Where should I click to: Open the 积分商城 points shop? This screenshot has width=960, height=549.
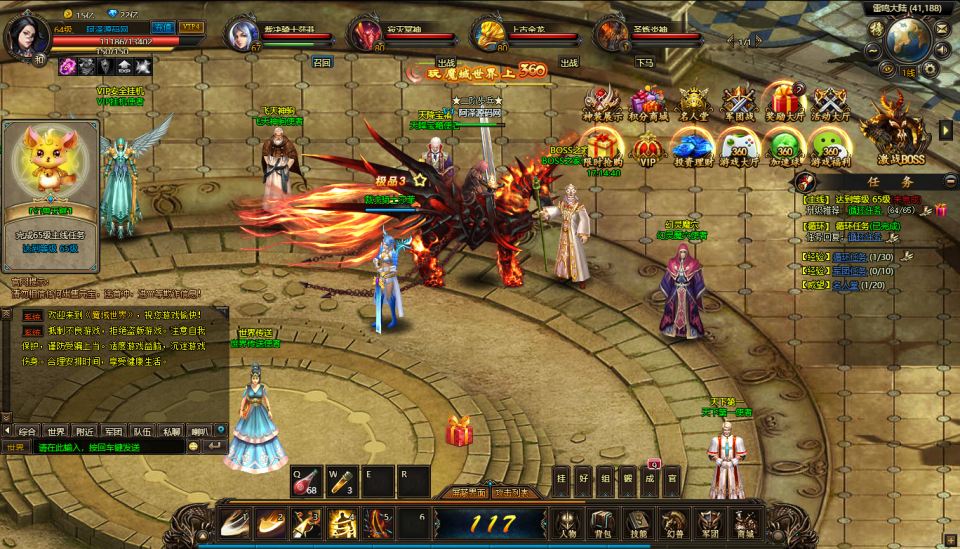(x=646, y=104)
